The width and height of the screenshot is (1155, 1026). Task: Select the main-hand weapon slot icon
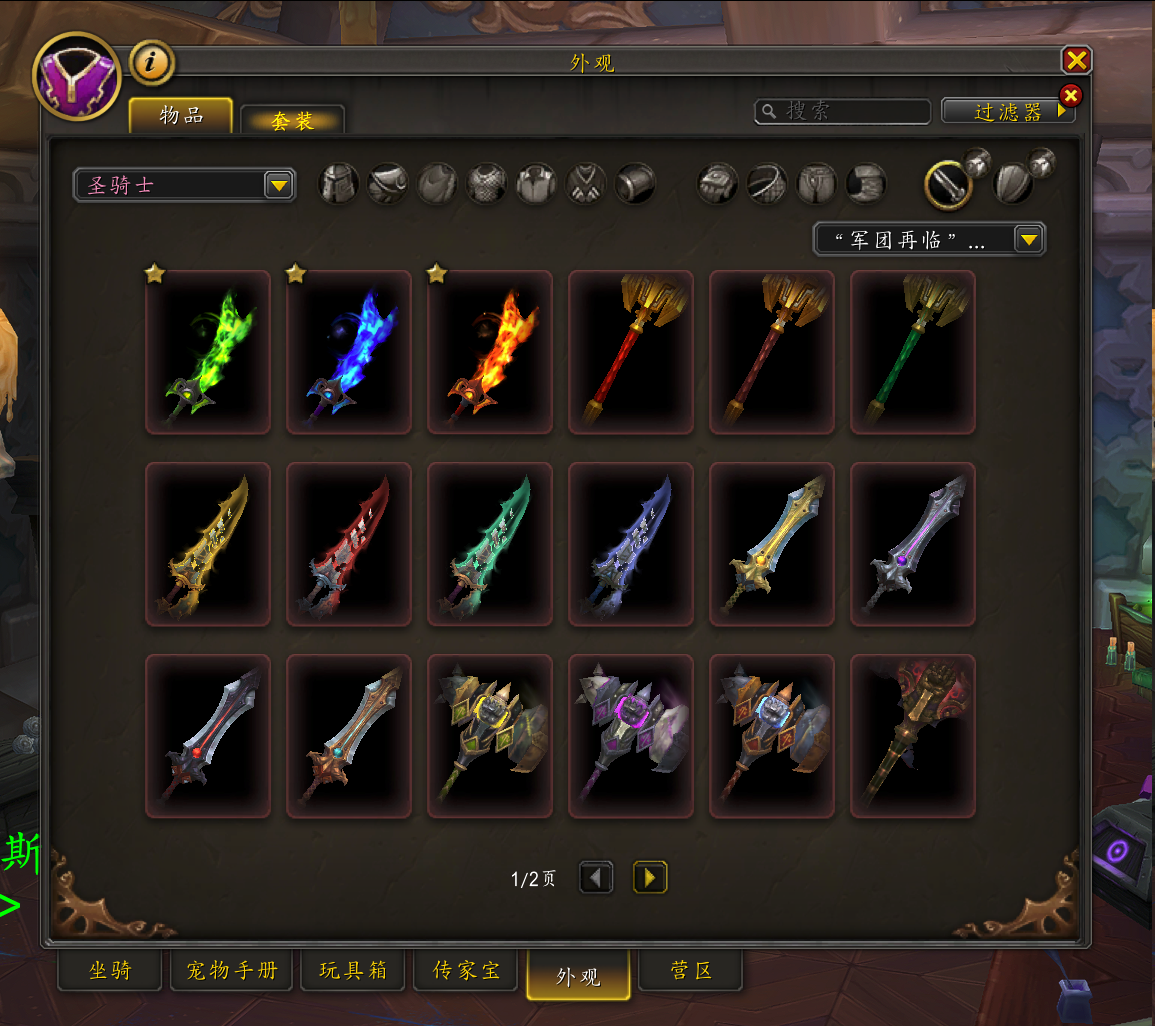(948, 184)
